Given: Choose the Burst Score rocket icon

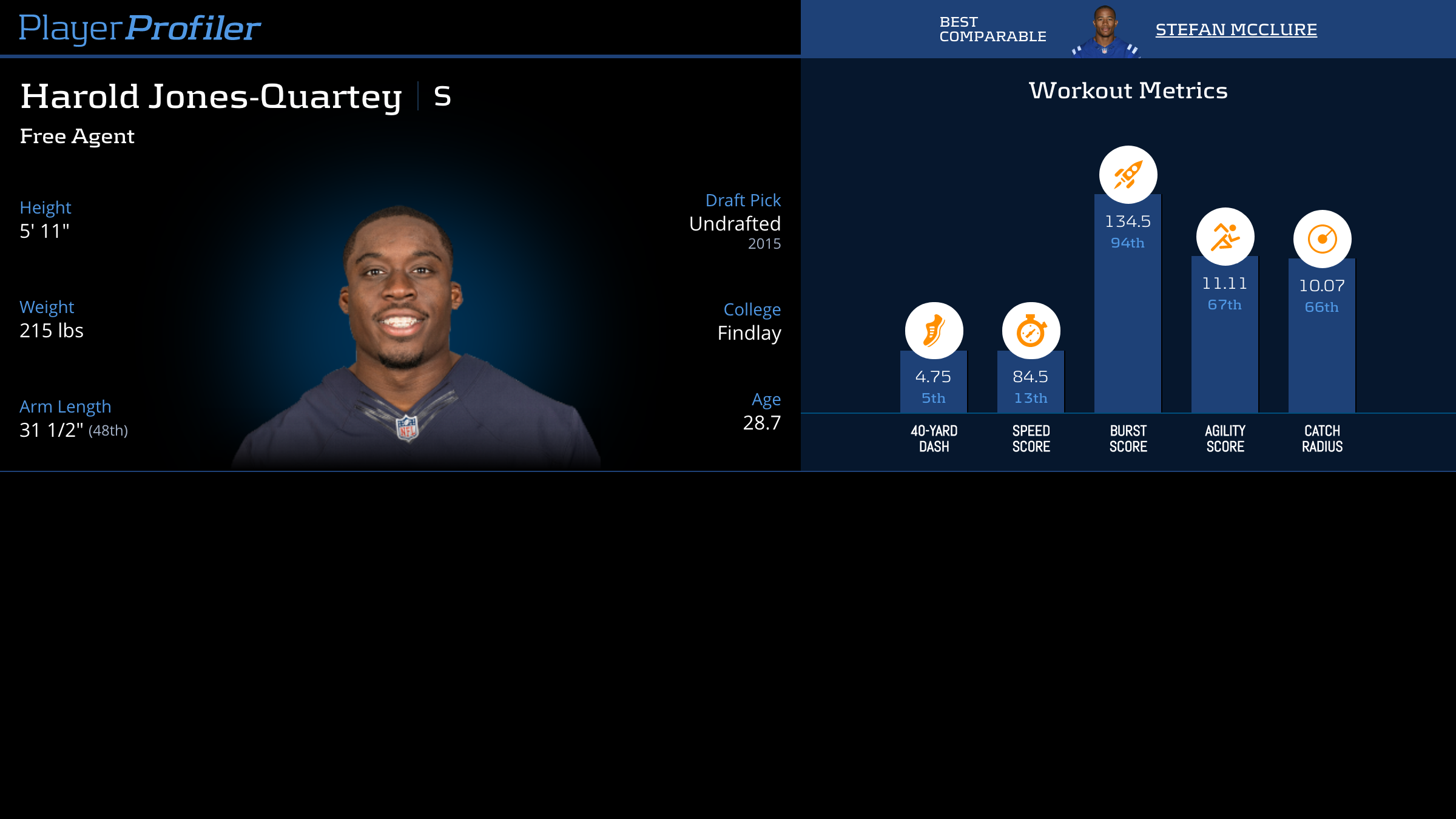Looking at the screenshot, I should click(x=1128, y=175).
